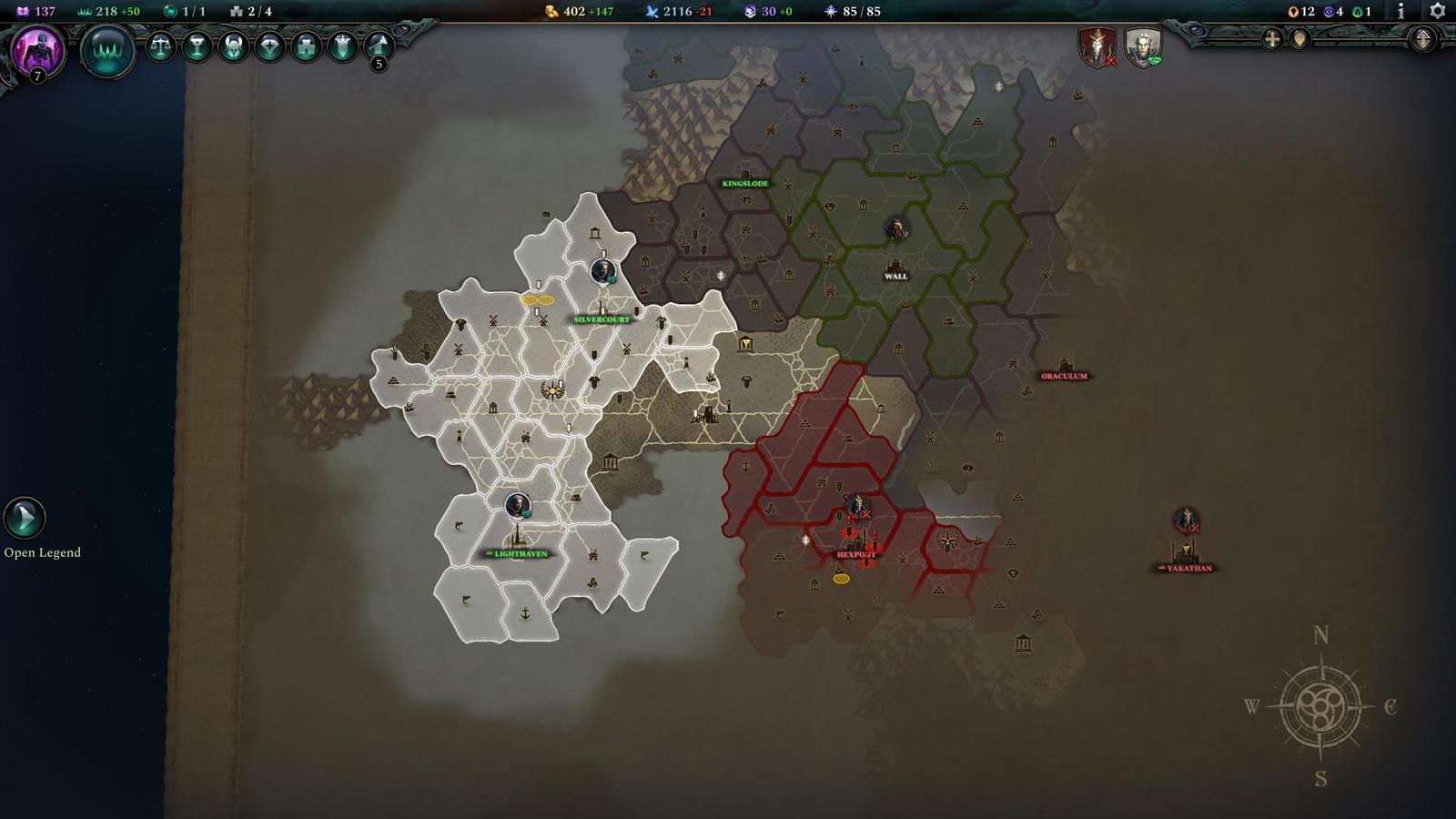Image resolution: width=1456 pixels, height=819 pixels.
Task: Click the plus button near diplomacy shields
Action: point(1271,39)
